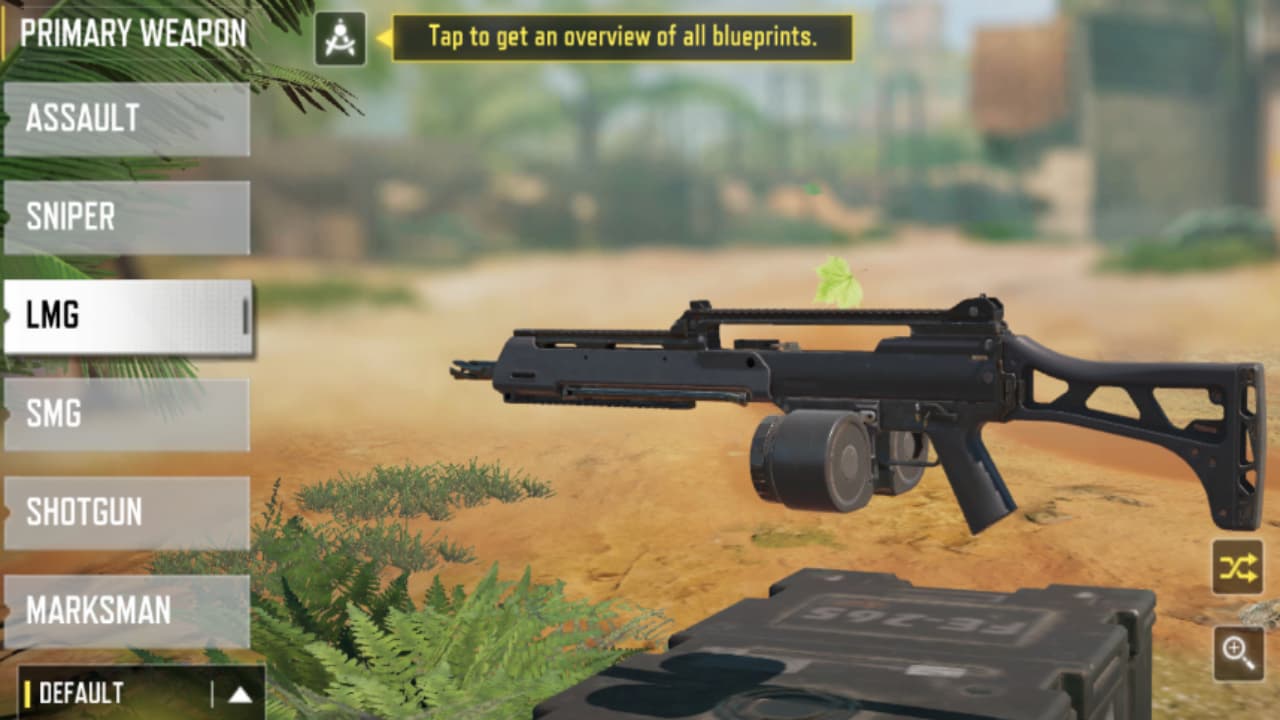Viewport: 1280px width, 720px height.
Task: Open the Sniper weapon category
Action: (125, 215)
